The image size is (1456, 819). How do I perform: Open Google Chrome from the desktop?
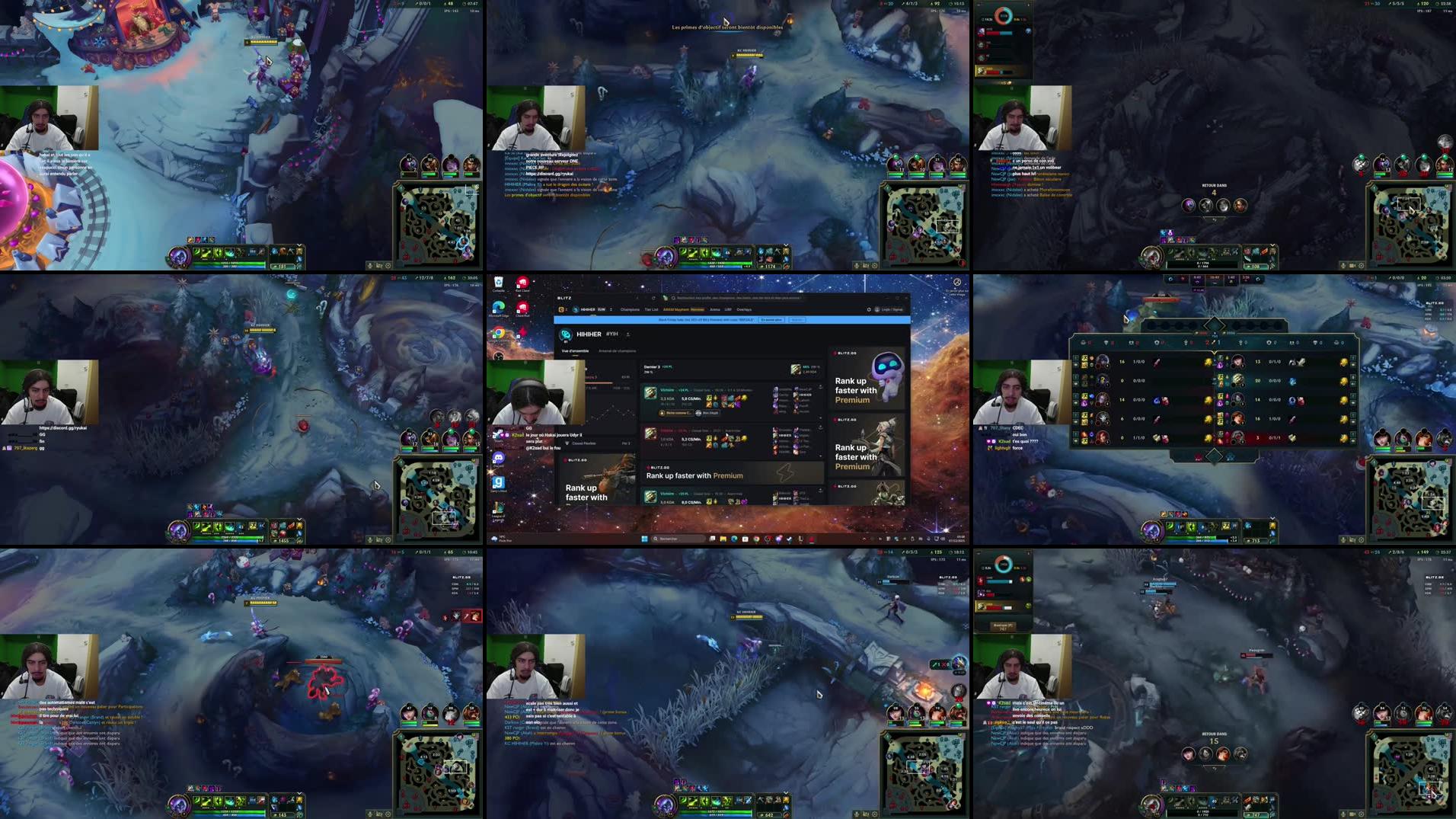[x=498, y=331]
